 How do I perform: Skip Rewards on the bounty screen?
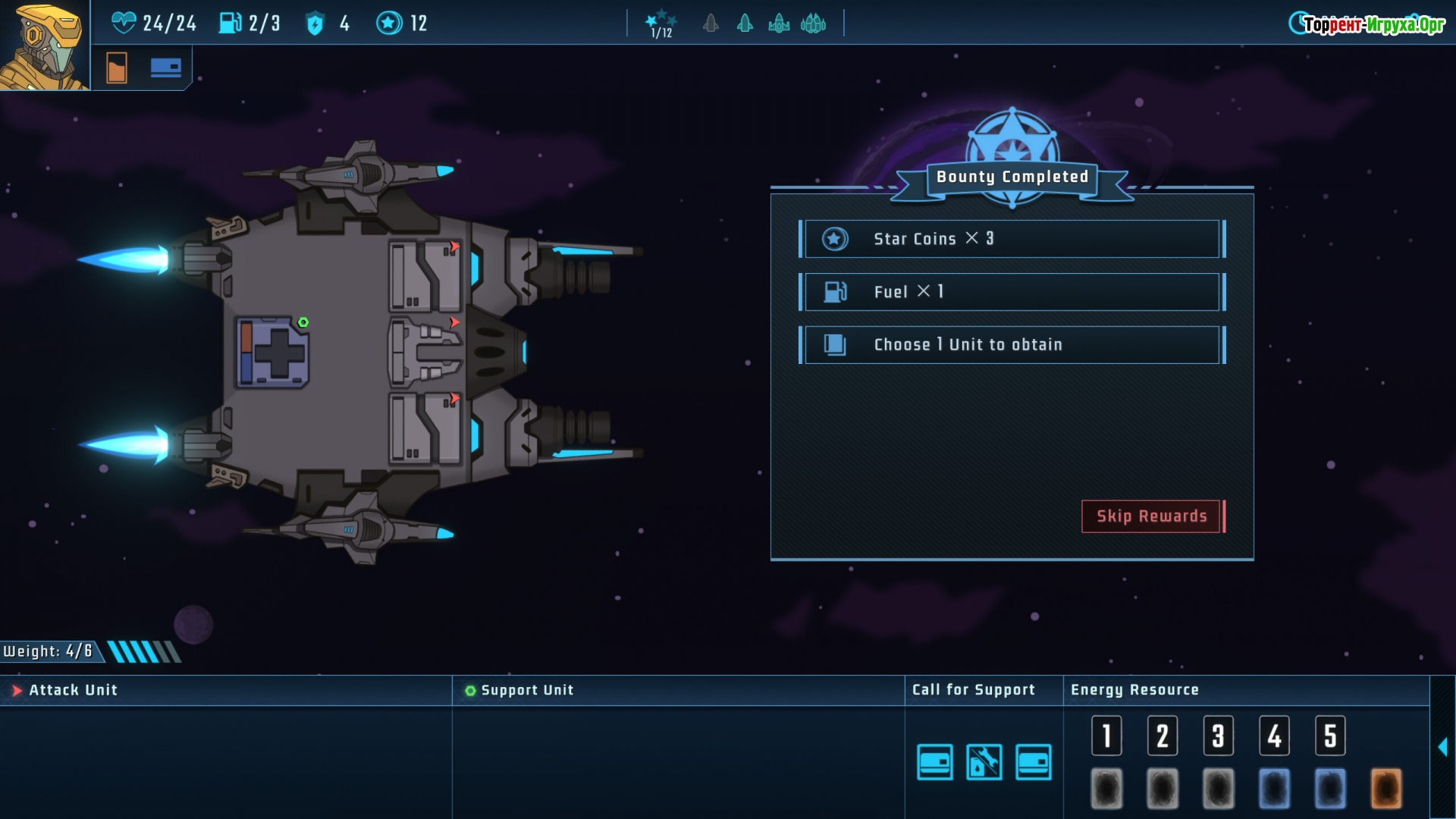[x=1151, y=516]
